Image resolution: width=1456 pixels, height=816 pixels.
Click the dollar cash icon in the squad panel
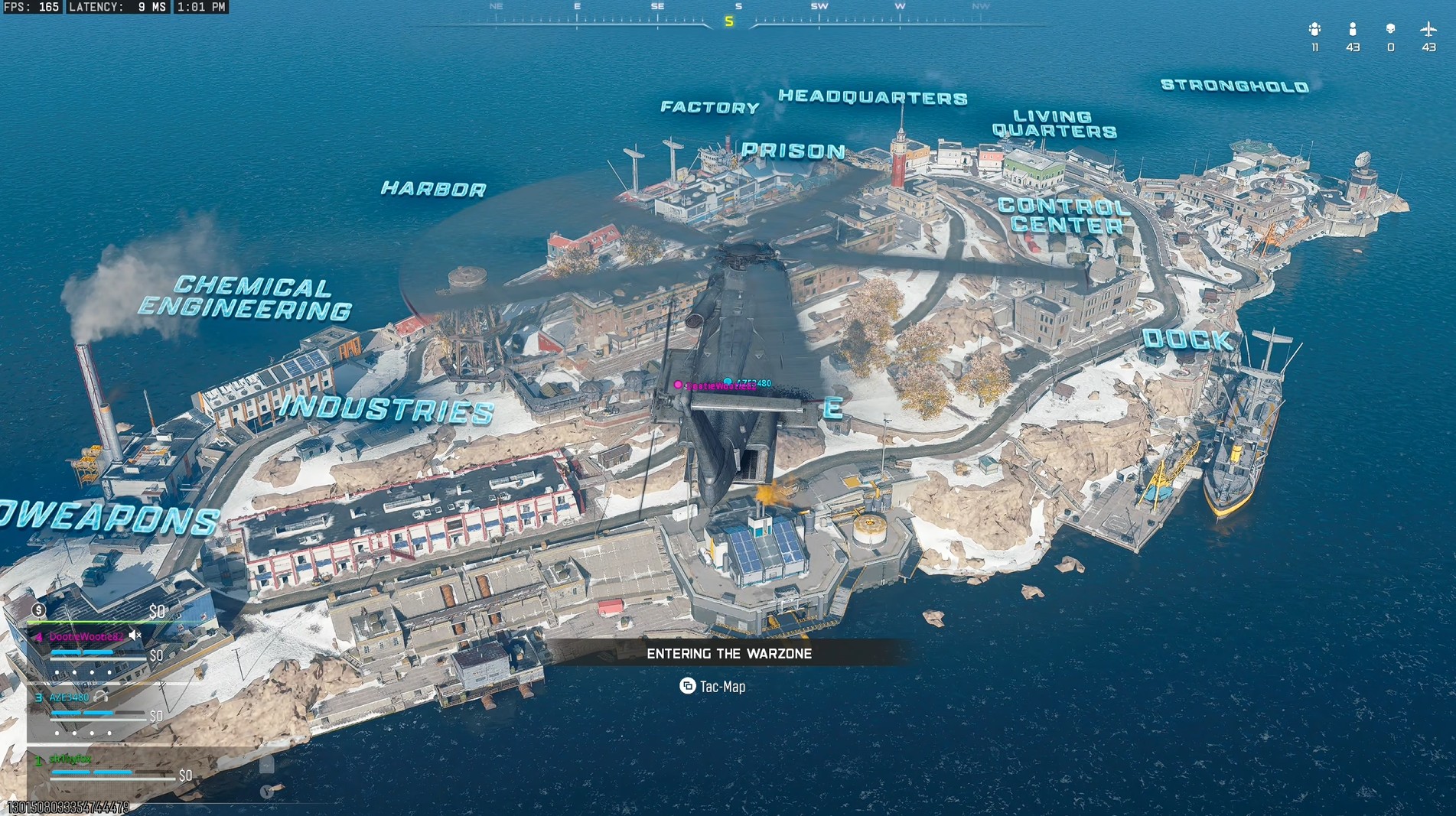(37, 611)
